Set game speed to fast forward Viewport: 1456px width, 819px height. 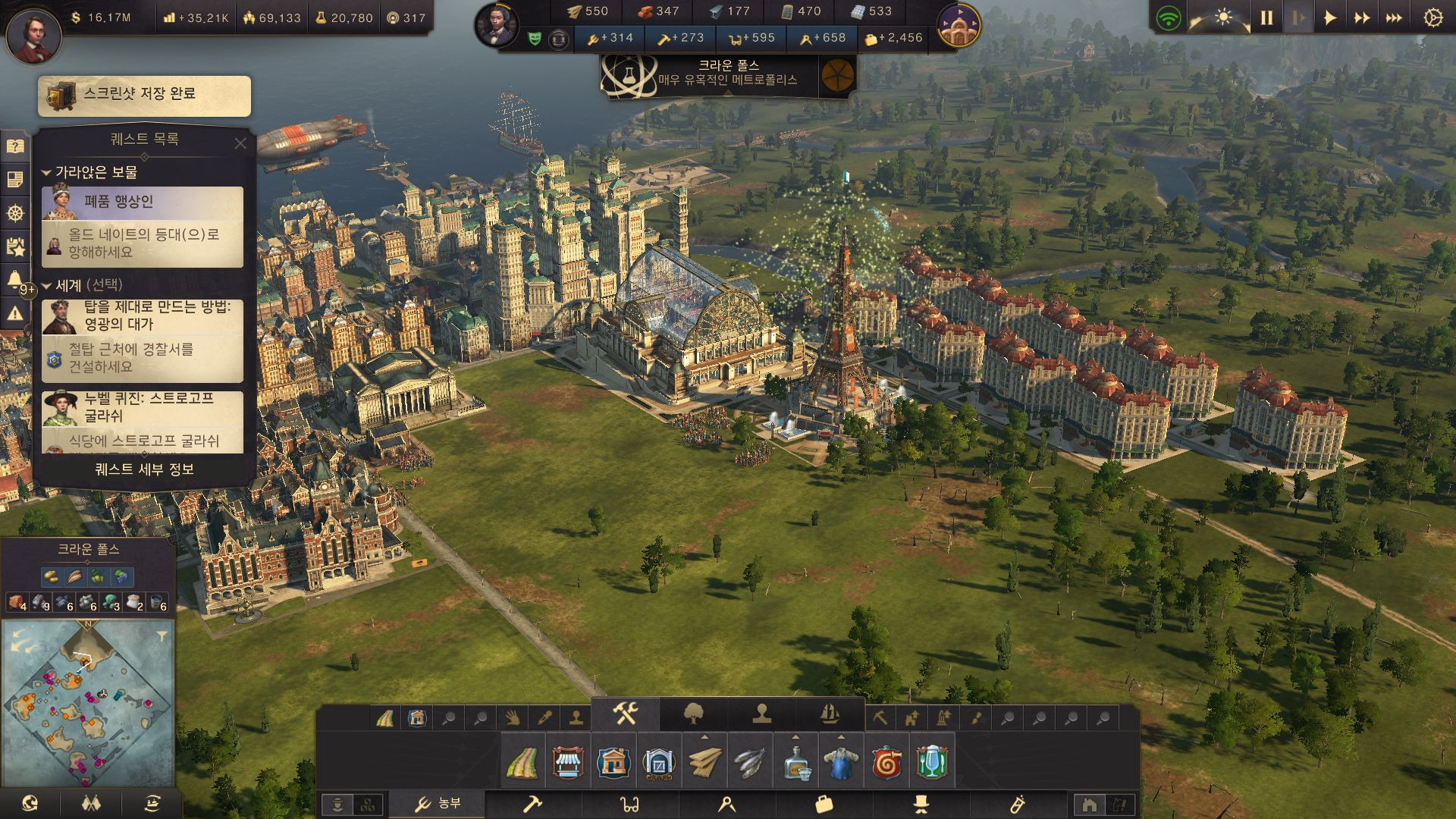tap(1362, 17)
